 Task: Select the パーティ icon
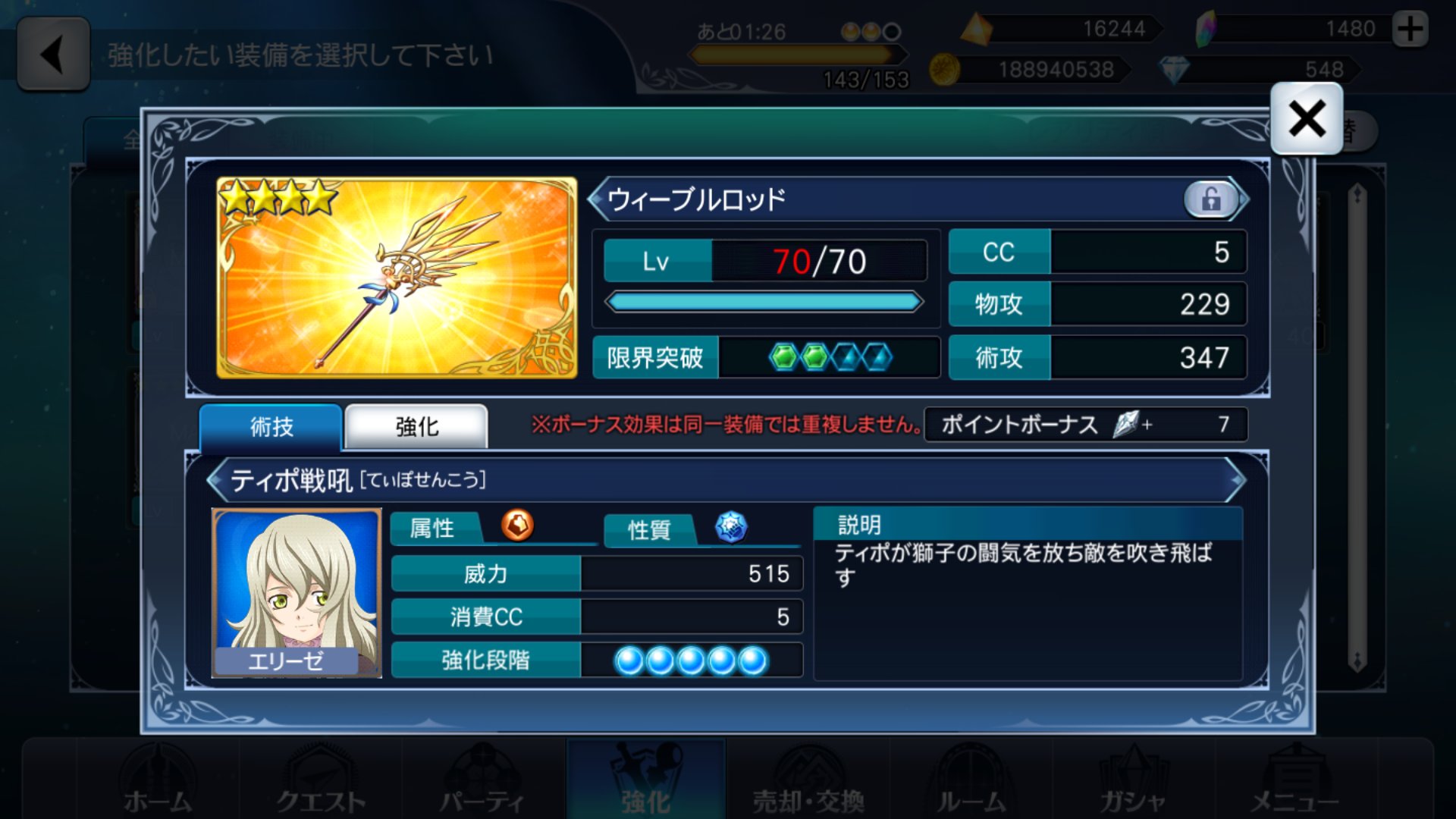(x=484, y=781)
